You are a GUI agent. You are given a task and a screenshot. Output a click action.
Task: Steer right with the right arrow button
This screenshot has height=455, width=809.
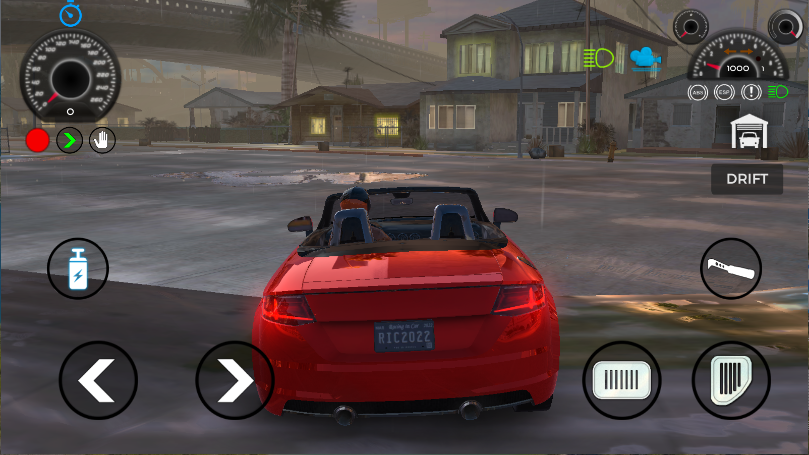pyautogui.click(x=234, y=380)
